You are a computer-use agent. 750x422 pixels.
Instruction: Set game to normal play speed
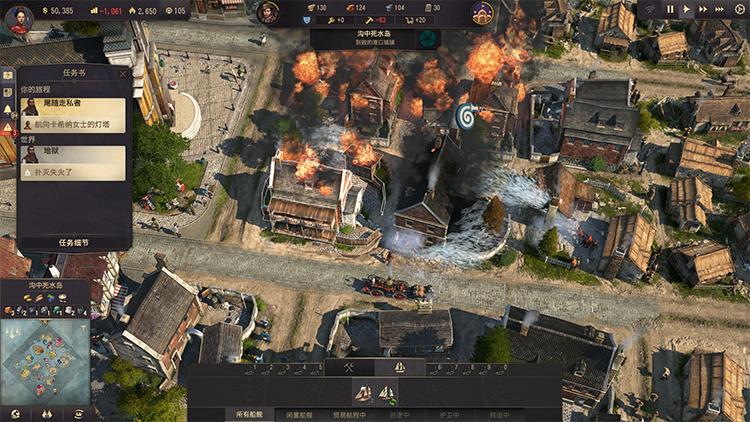(686, 9)
